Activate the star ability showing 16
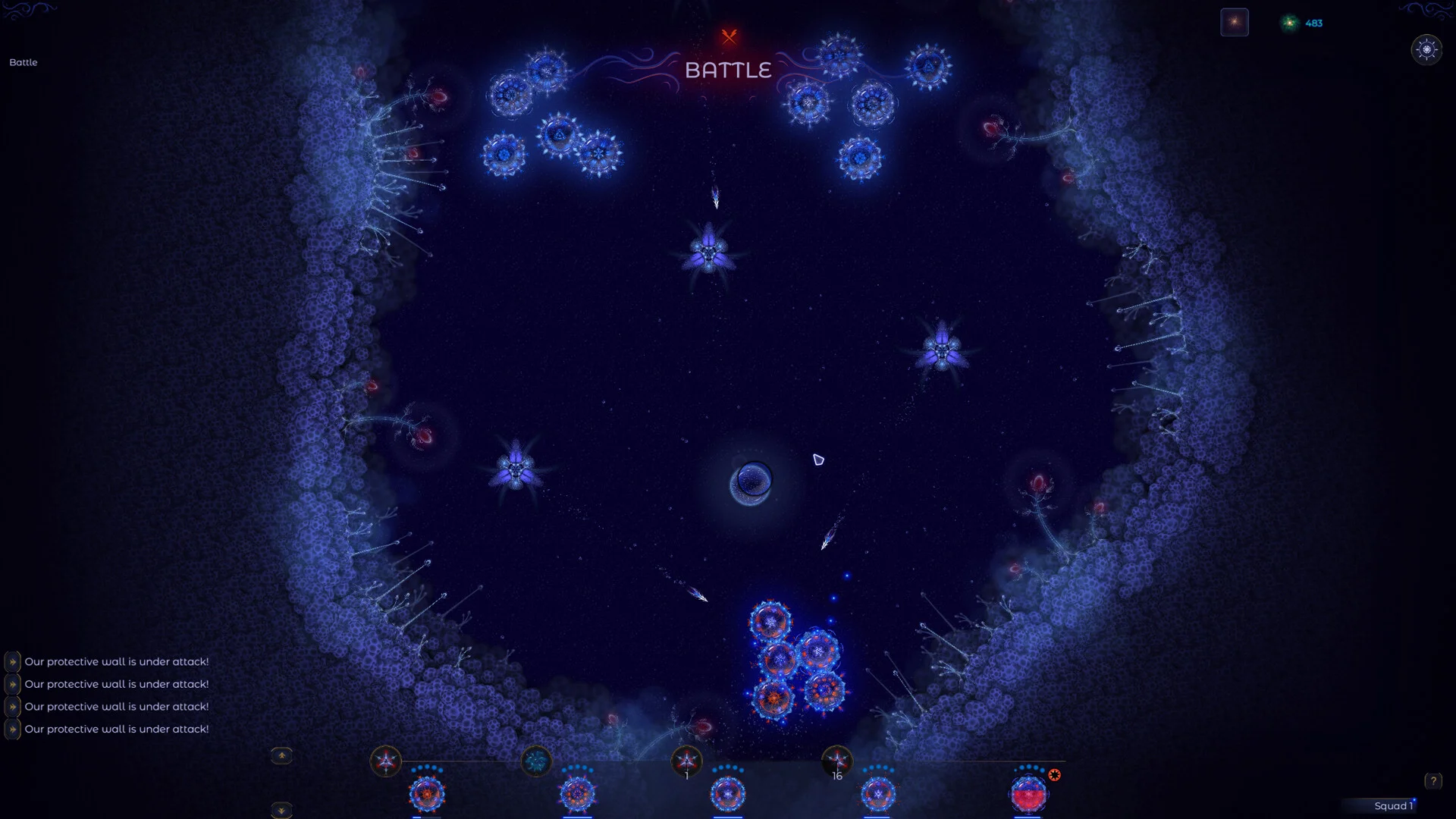This screenshot has height=819, width=1456. [x=837, y=761]
